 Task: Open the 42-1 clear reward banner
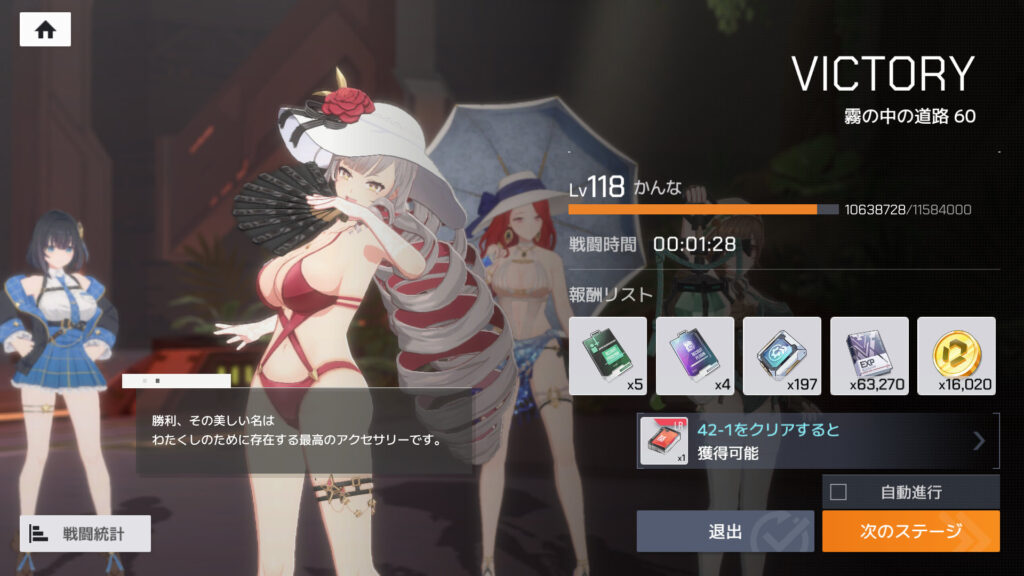pos(818,441)
